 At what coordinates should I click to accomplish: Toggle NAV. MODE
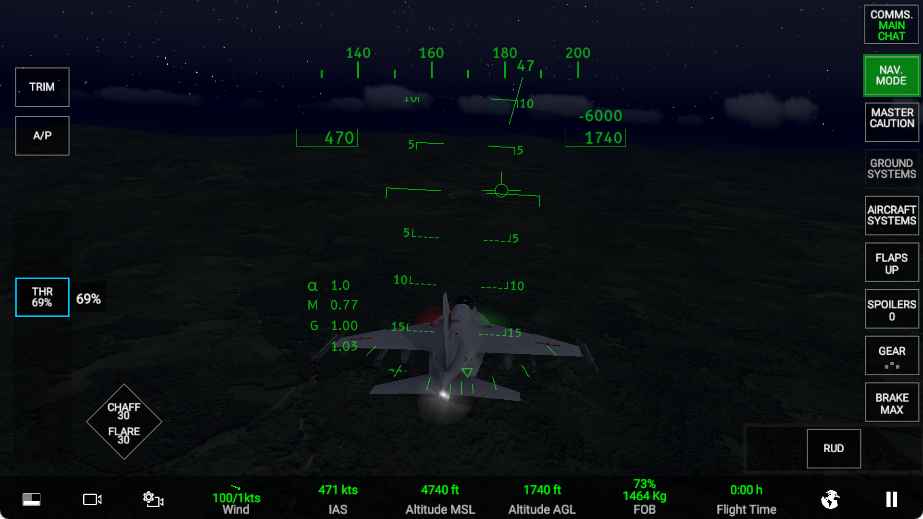pos(891,75)
